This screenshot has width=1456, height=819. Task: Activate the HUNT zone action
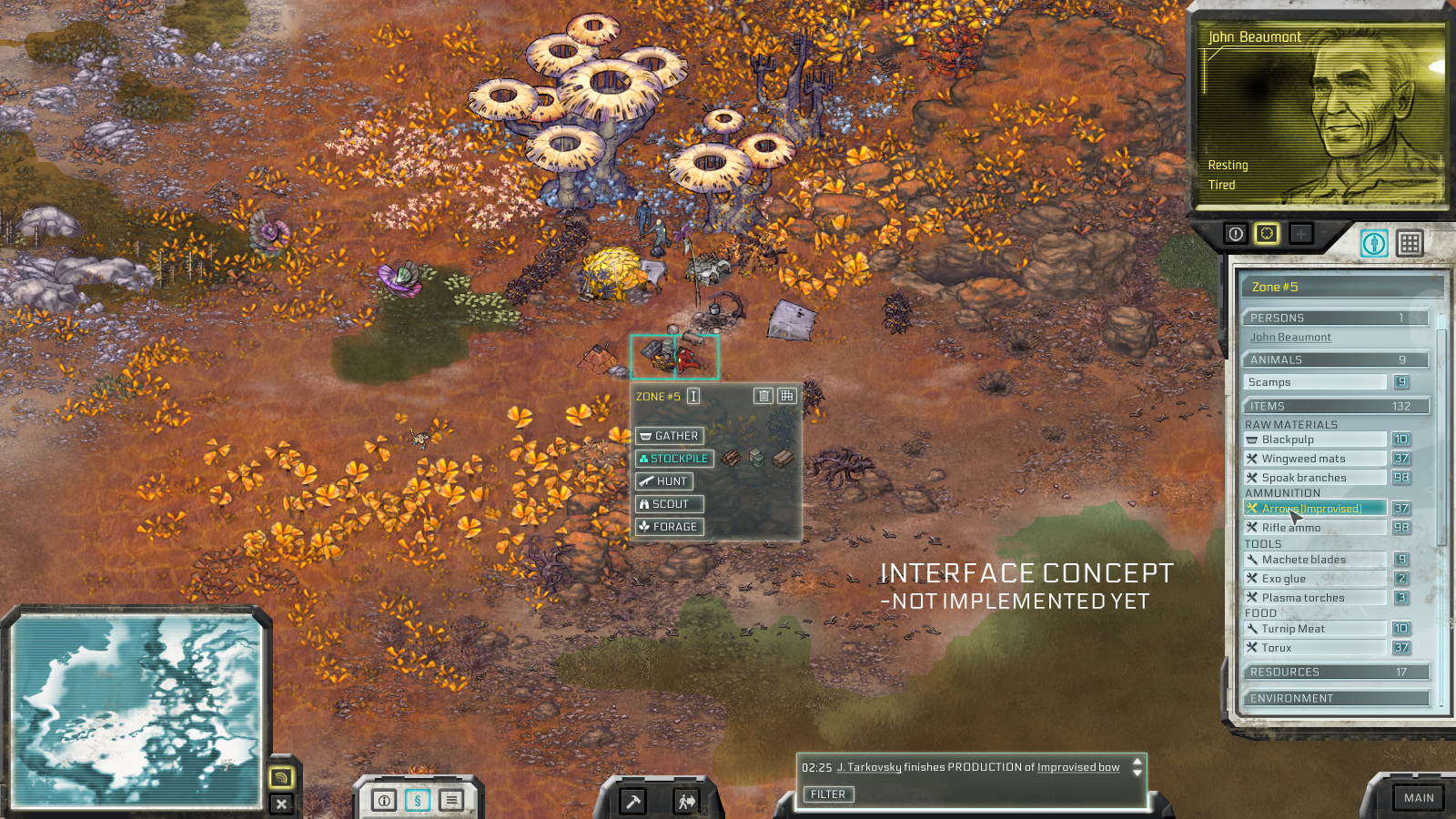click(x=664, y=481)
